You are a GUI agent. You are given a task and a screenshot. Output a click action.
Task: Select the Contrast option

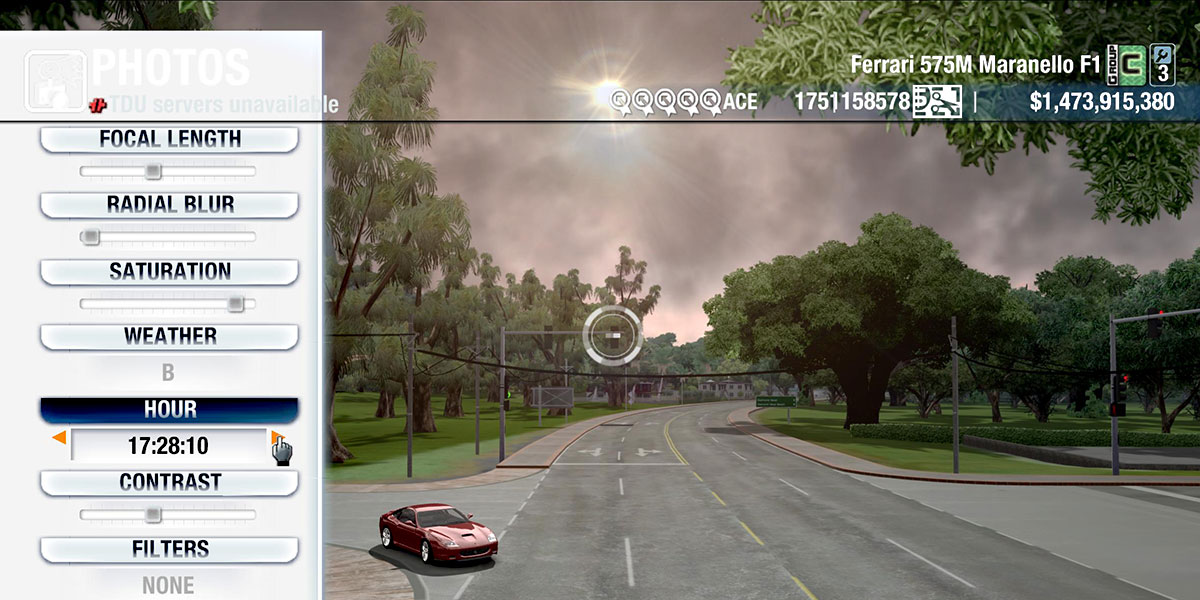[169, 482]
